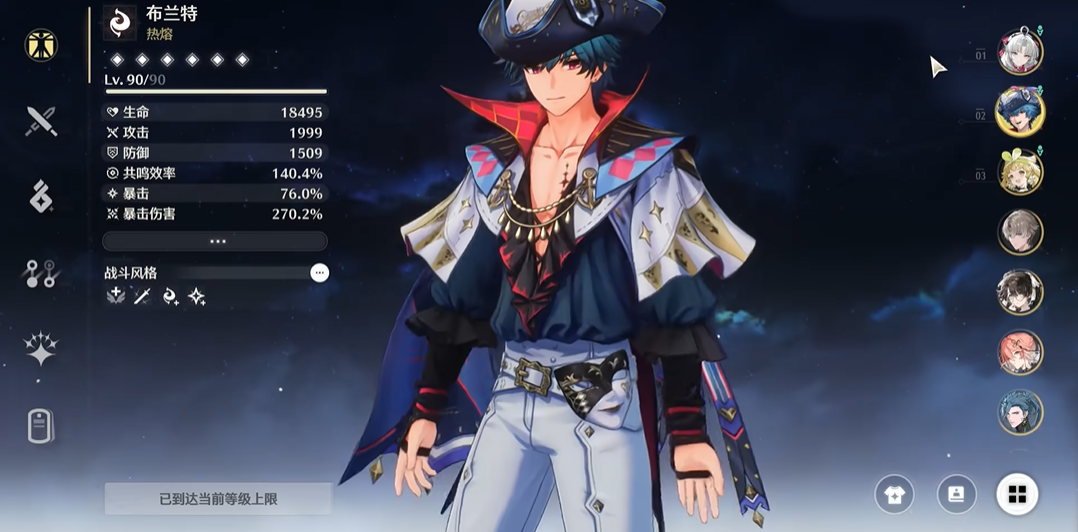Open the Forte skill tree tab
The image size is (1078, 532).
(40, 273)
